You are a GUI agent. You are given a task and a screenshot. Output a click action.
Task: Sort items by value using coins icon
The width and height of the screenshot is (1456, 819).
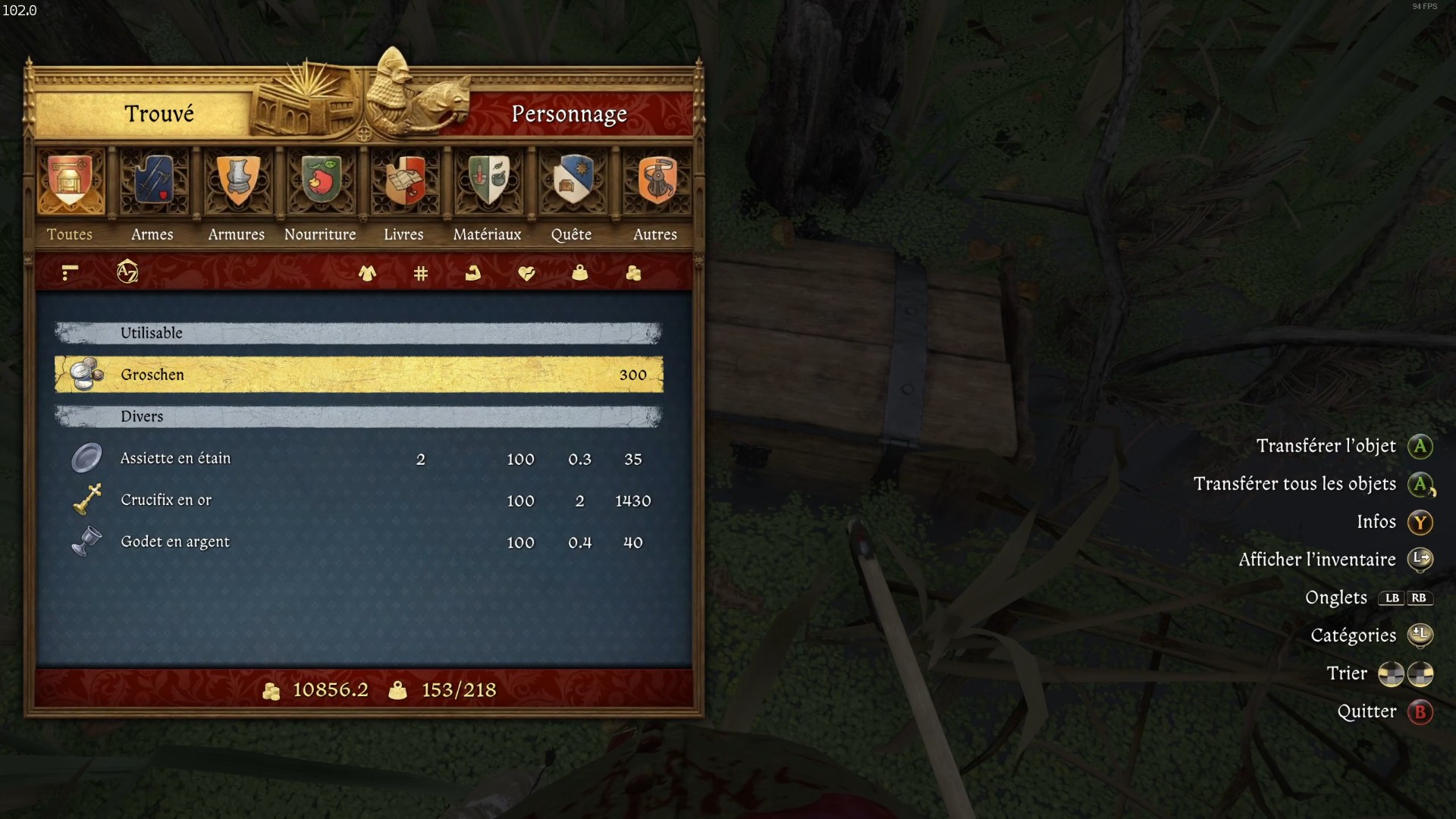633,273
